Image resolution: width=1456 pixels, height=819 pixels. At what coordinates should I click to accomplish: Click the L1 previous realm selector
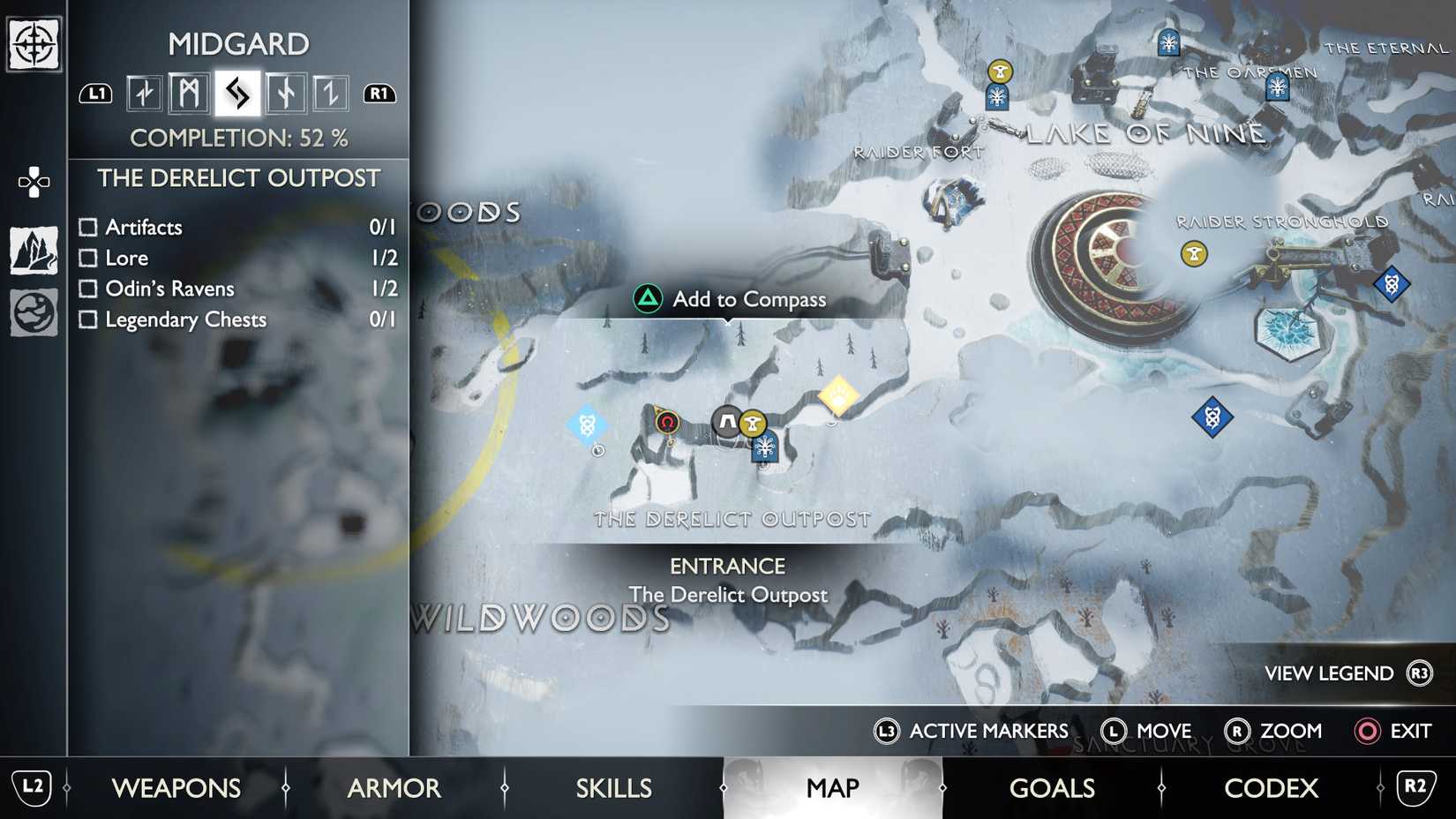(97, 93)
